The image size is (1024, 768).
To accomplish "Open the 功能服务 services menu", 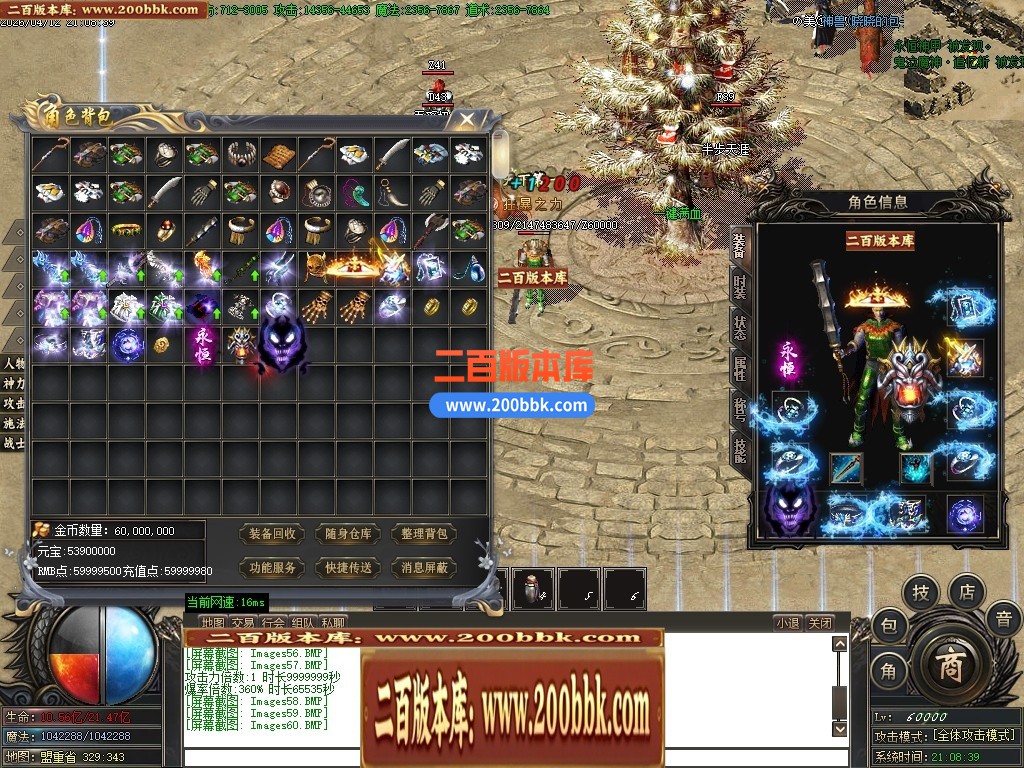I will tap(273, 567).
